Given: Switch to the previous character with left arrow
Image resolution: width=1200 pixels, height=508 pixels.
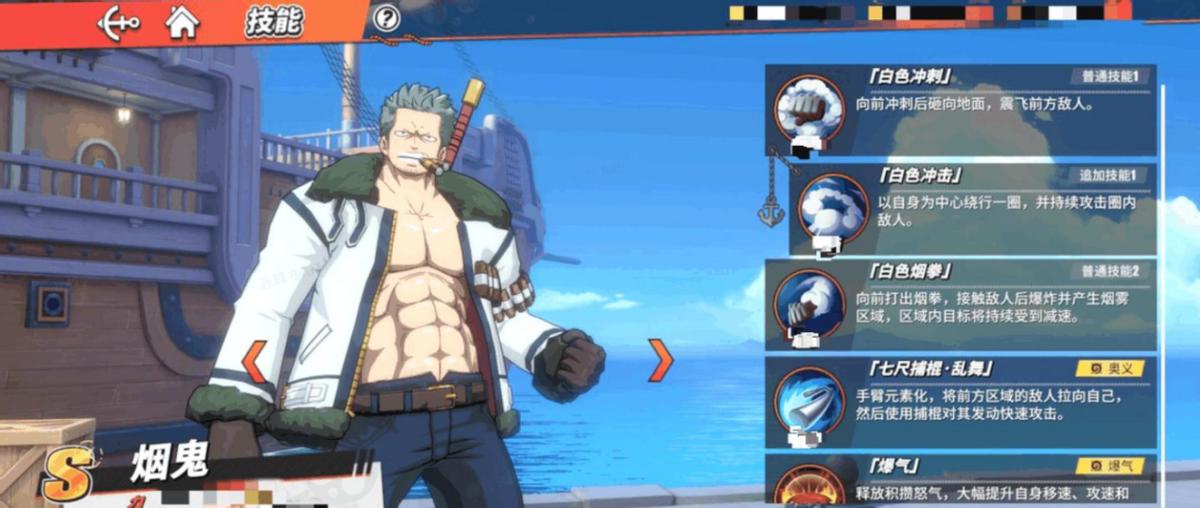Looking at the screenshot, I should click(x=255, y=361).
